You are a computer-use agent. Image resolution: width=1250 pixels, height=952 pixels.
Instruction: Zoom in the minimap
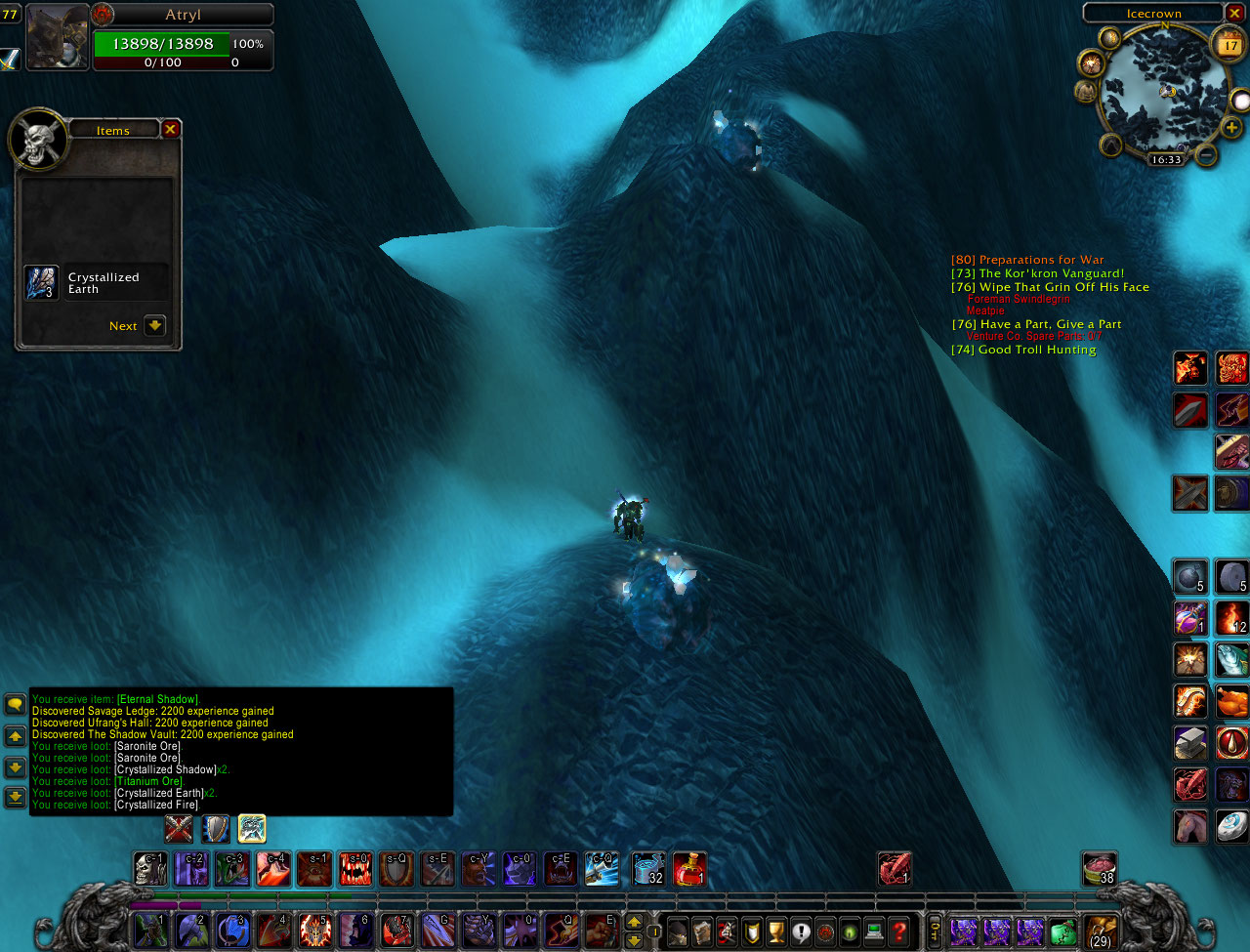(x=1231, y=128)
